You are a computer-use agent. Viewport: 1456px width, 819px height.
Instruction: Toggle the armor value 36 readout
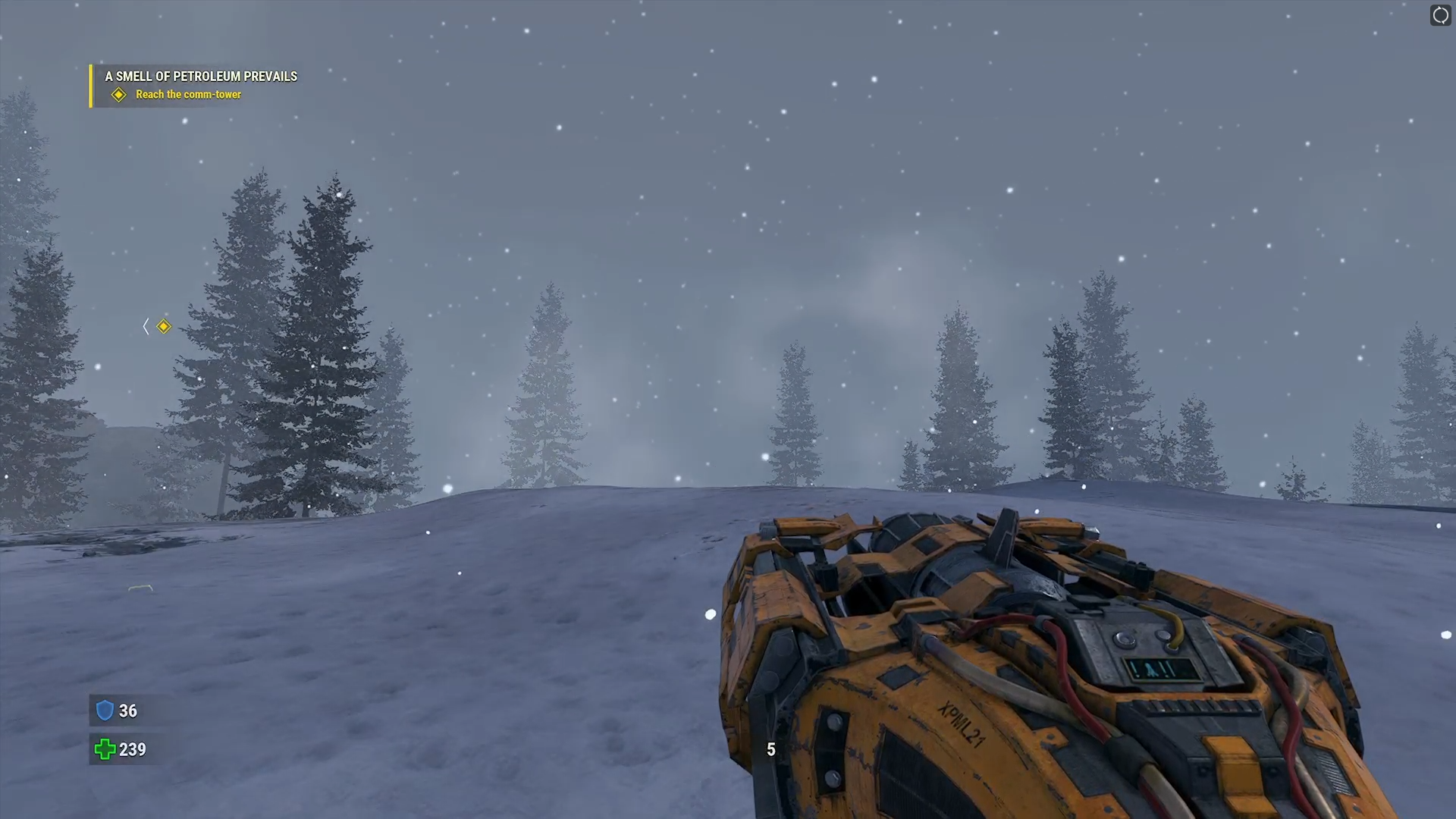coord(127,711)
